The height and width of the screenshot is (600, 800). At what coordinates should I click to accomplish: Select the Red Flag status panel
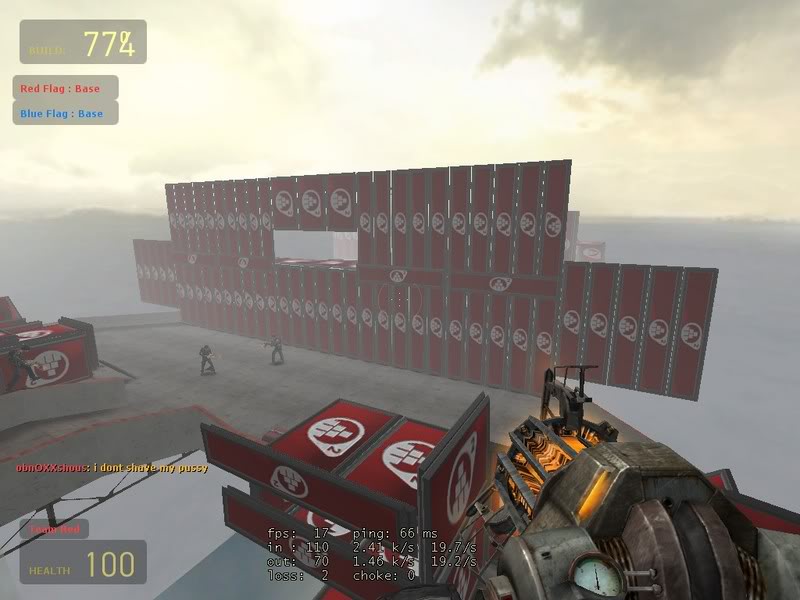tap(65, 88)
